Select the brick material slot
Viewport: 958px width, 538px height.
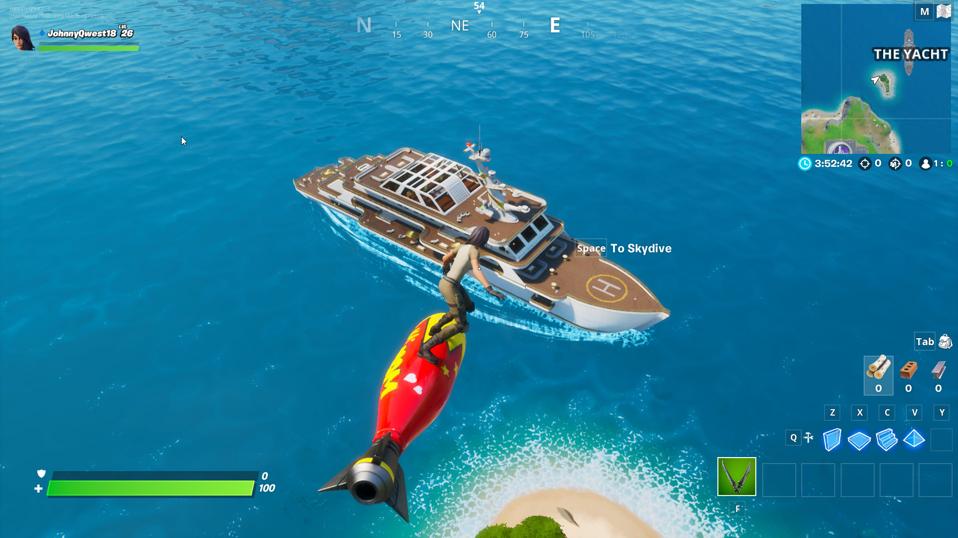(908, 370)
